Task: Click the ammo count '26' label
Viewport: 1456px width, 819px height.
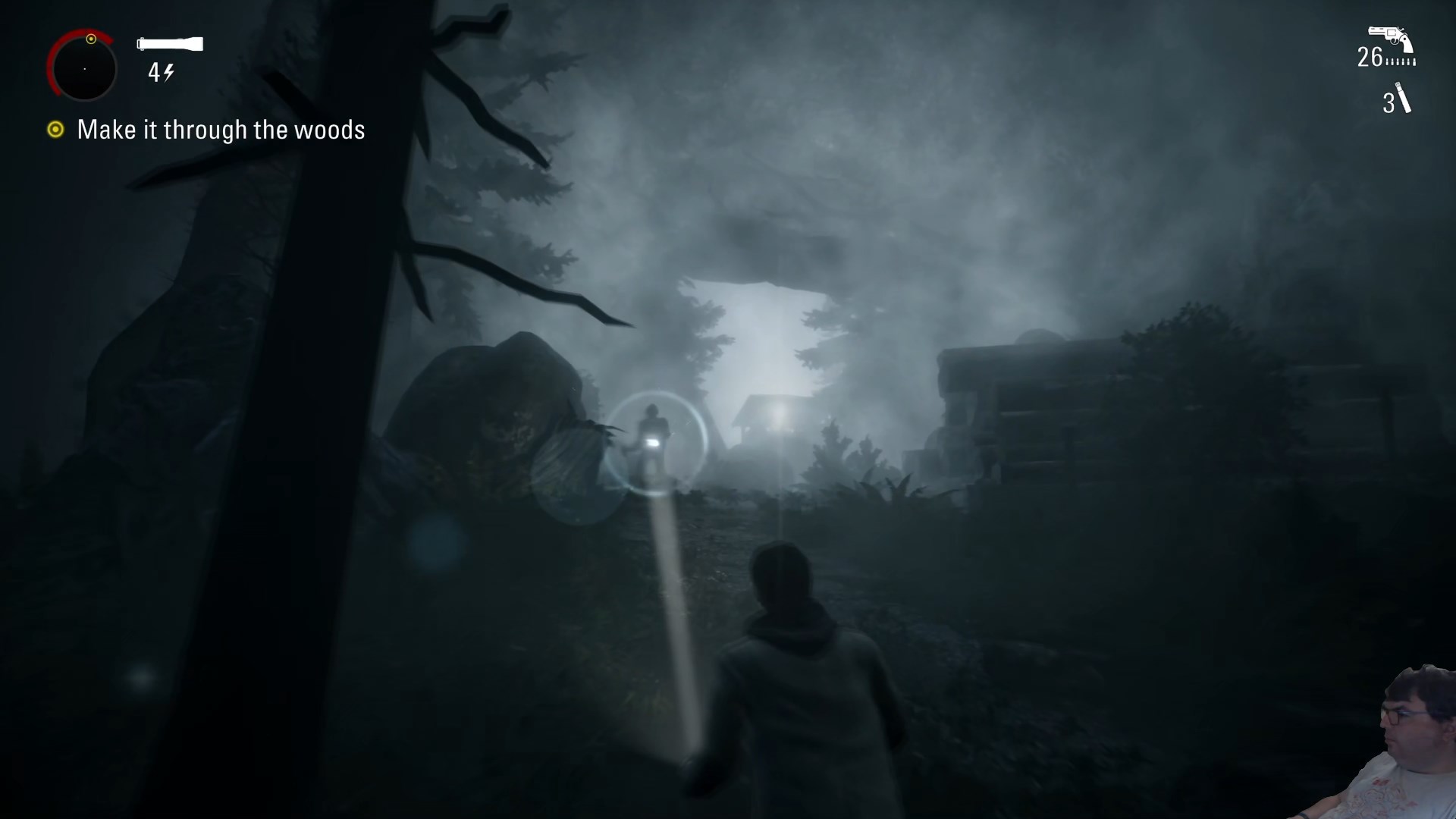Action: (1369, 55)
